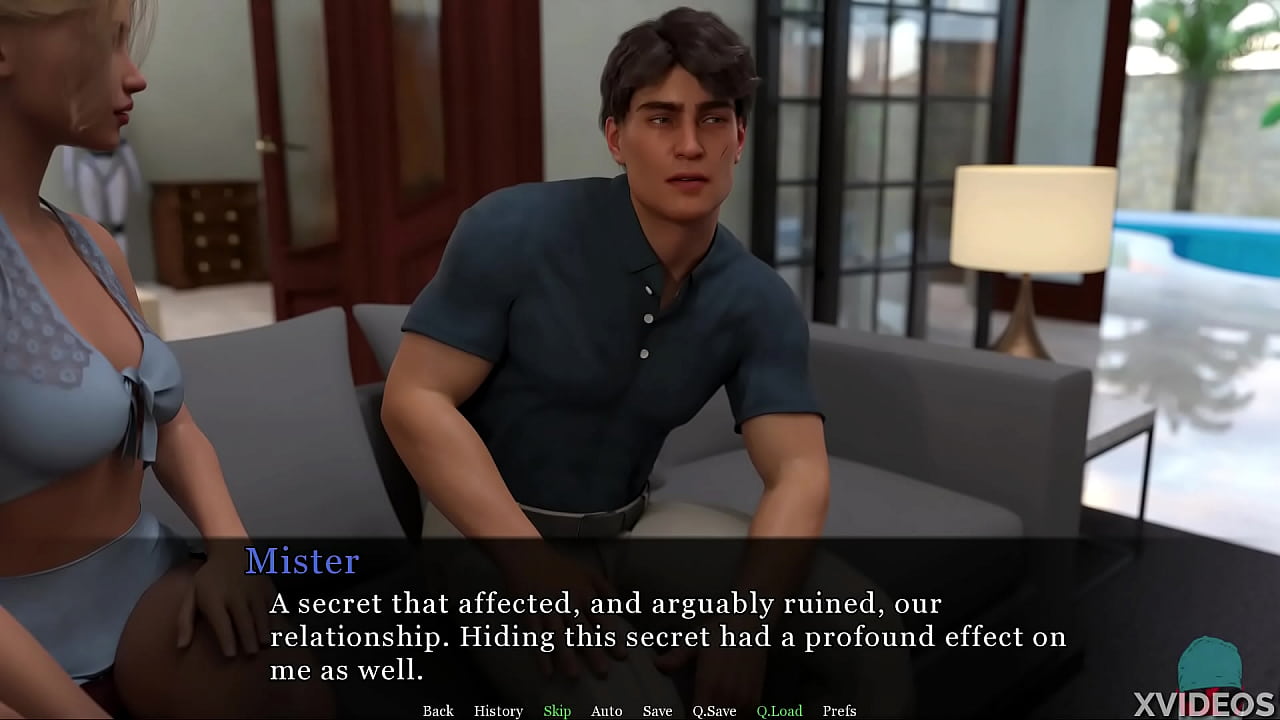Open the Prefs settings screen
1280x720 pixels.
click(839, 711)
